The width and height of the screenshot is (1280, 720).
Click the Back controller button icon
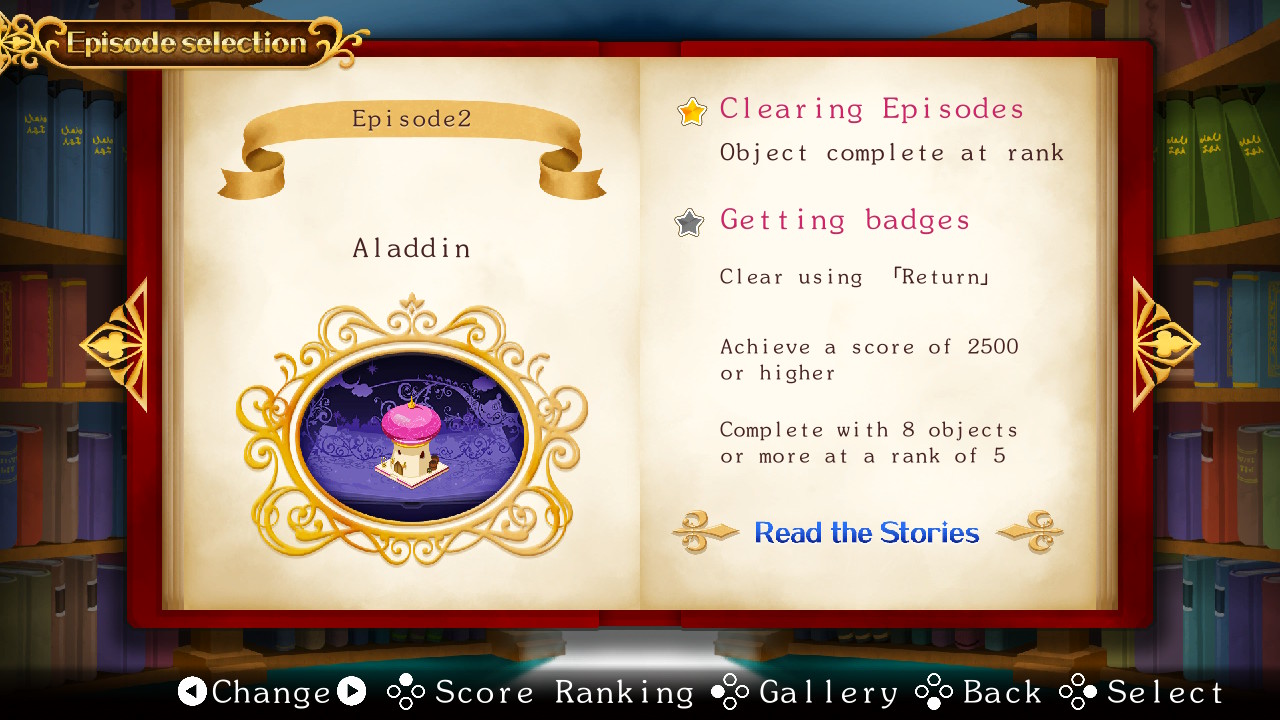[936, 692]
